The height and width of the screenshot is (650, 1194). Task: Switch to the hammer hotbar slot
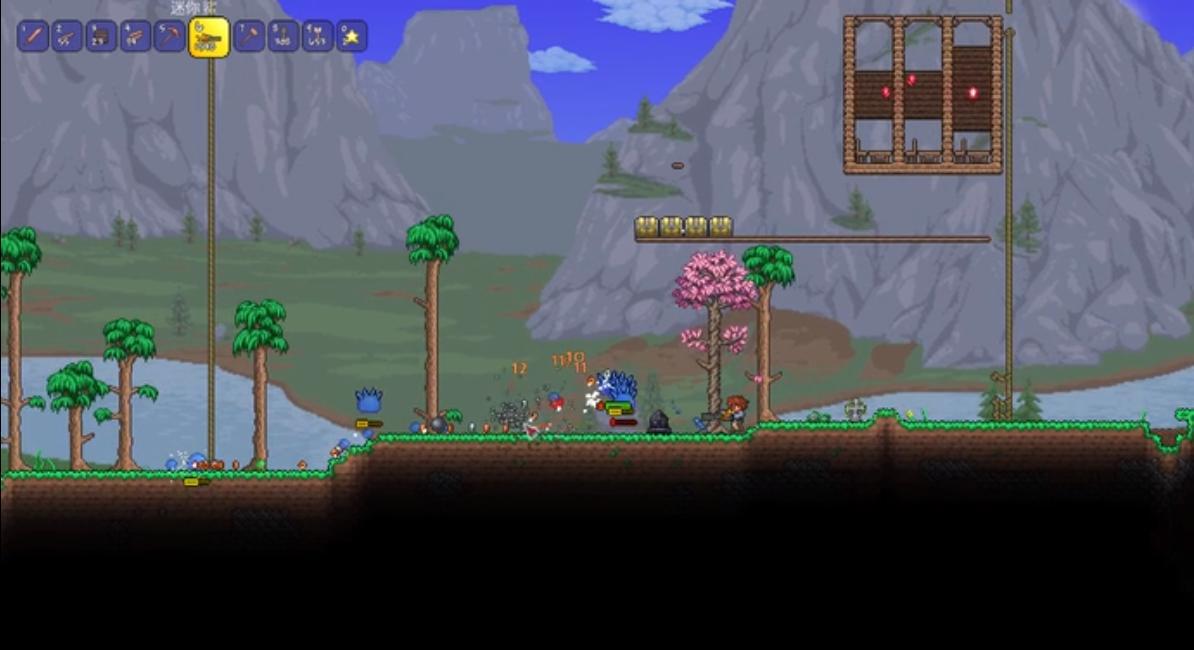click(249, 37)
